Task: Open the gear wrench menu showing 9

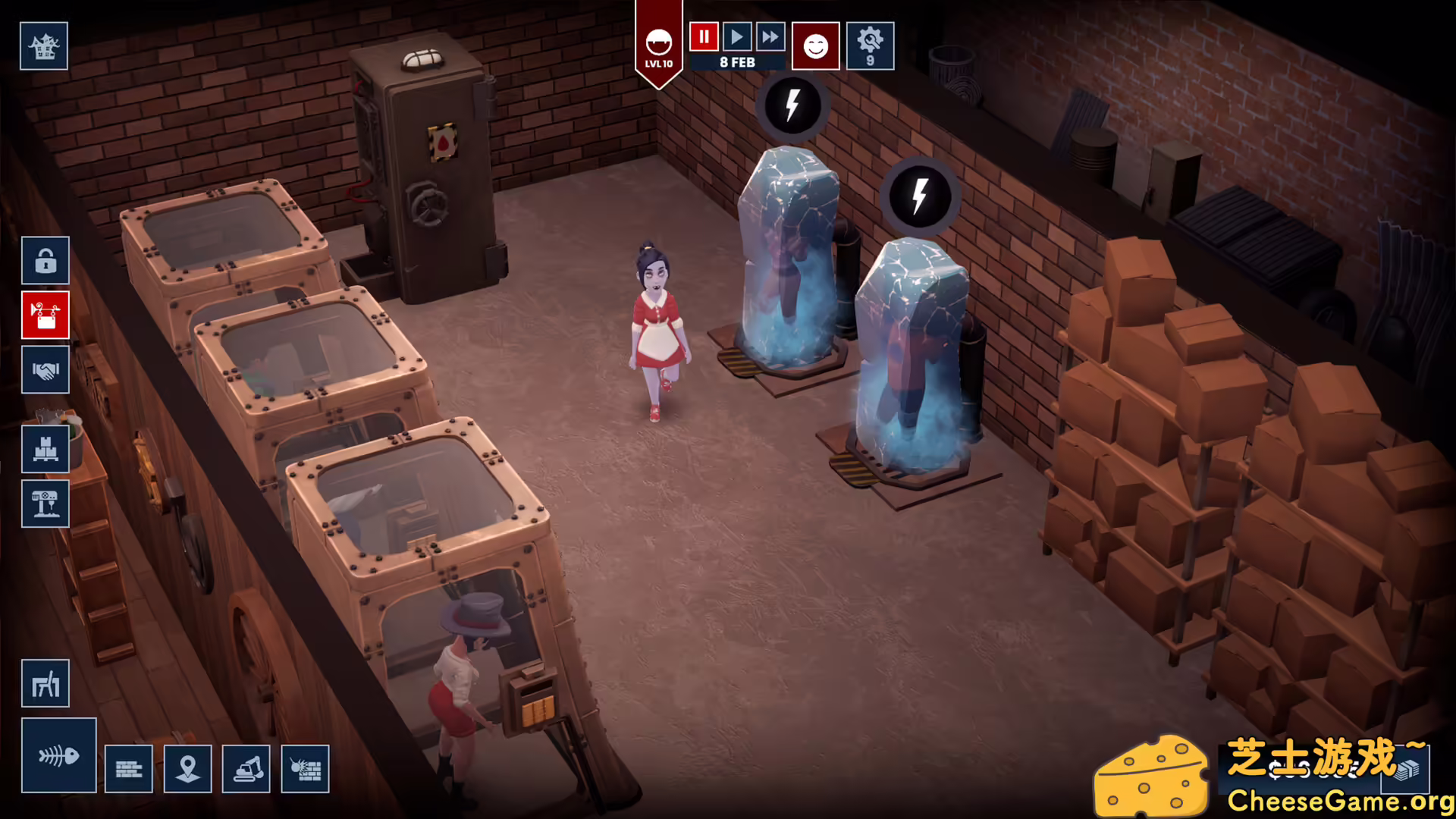Action: coord(870,45)
